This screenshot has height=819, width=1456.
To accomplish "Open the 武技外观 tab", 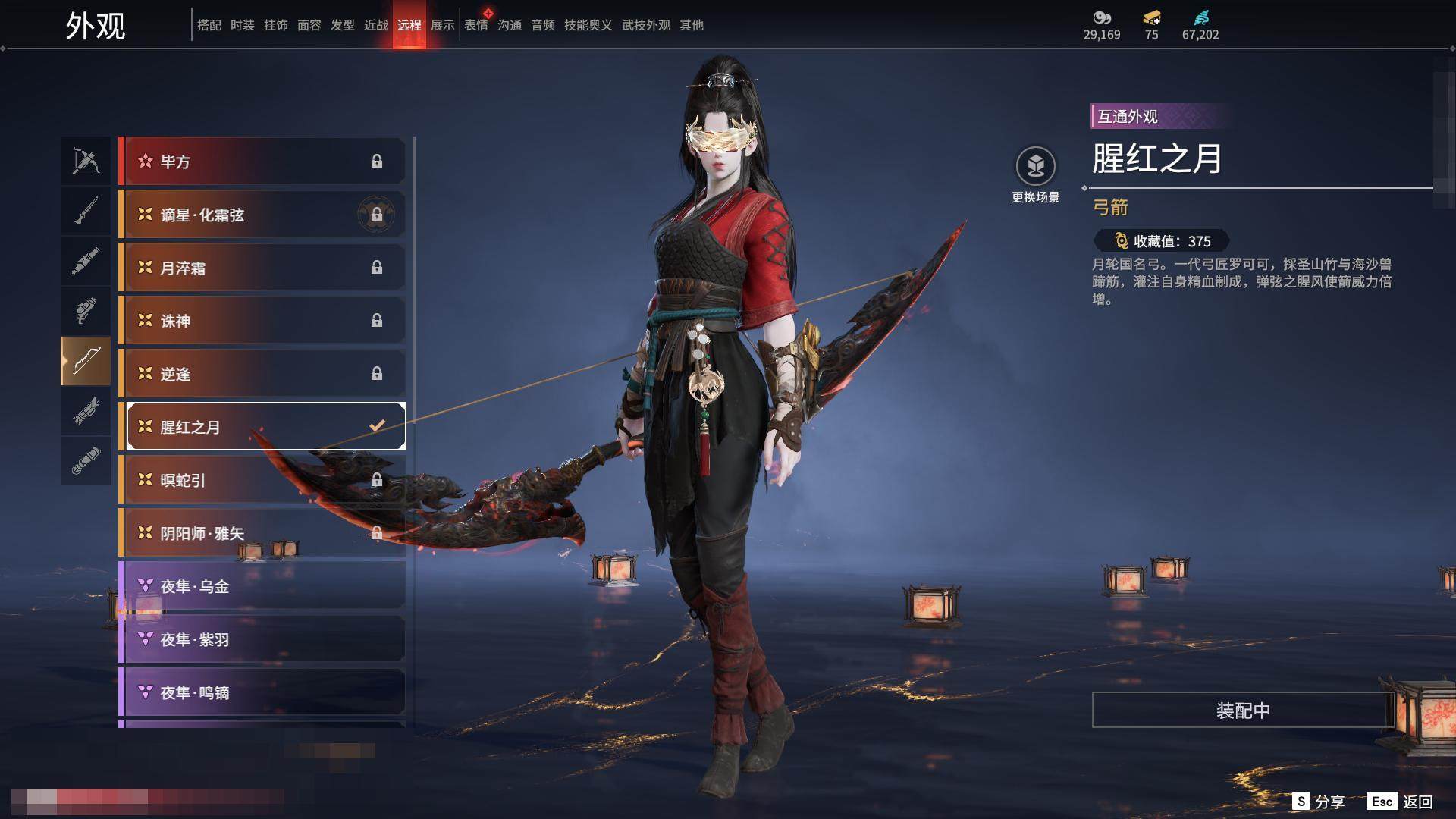I will click(x=646, y=25).
